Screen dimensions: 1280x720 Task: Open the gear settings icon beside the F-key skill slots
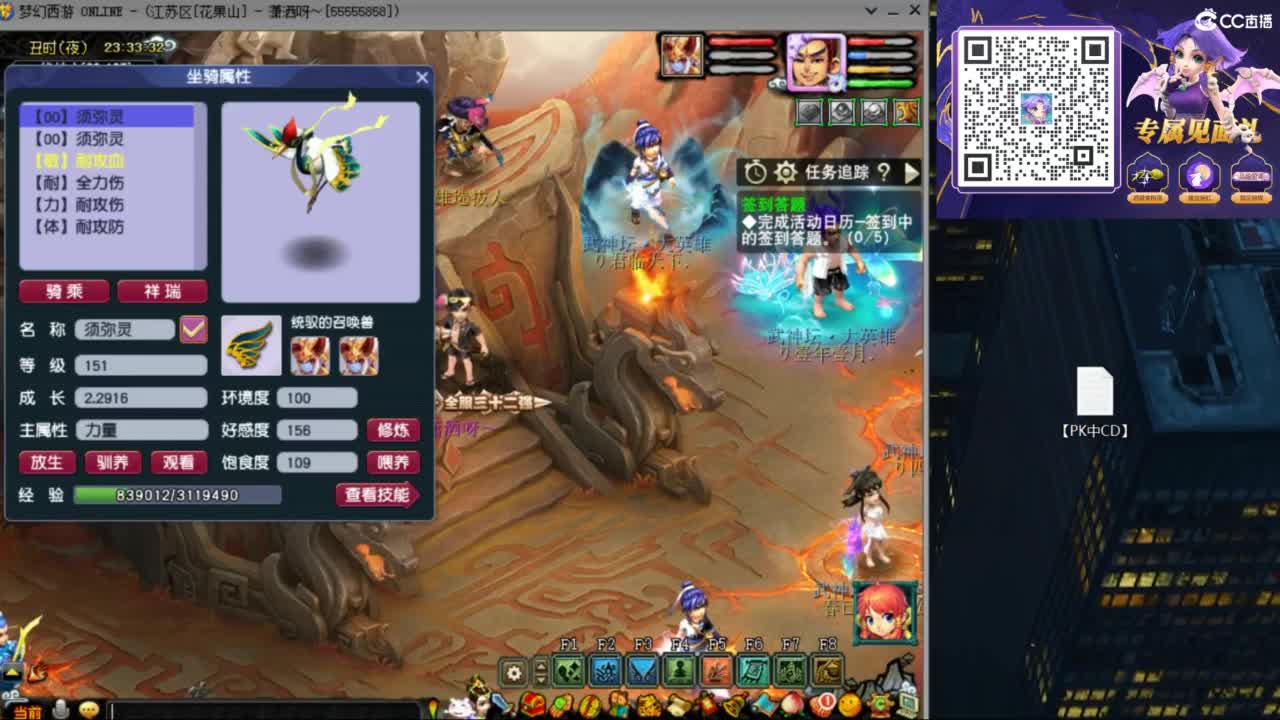pyautogui.click(x=513, y=670)
